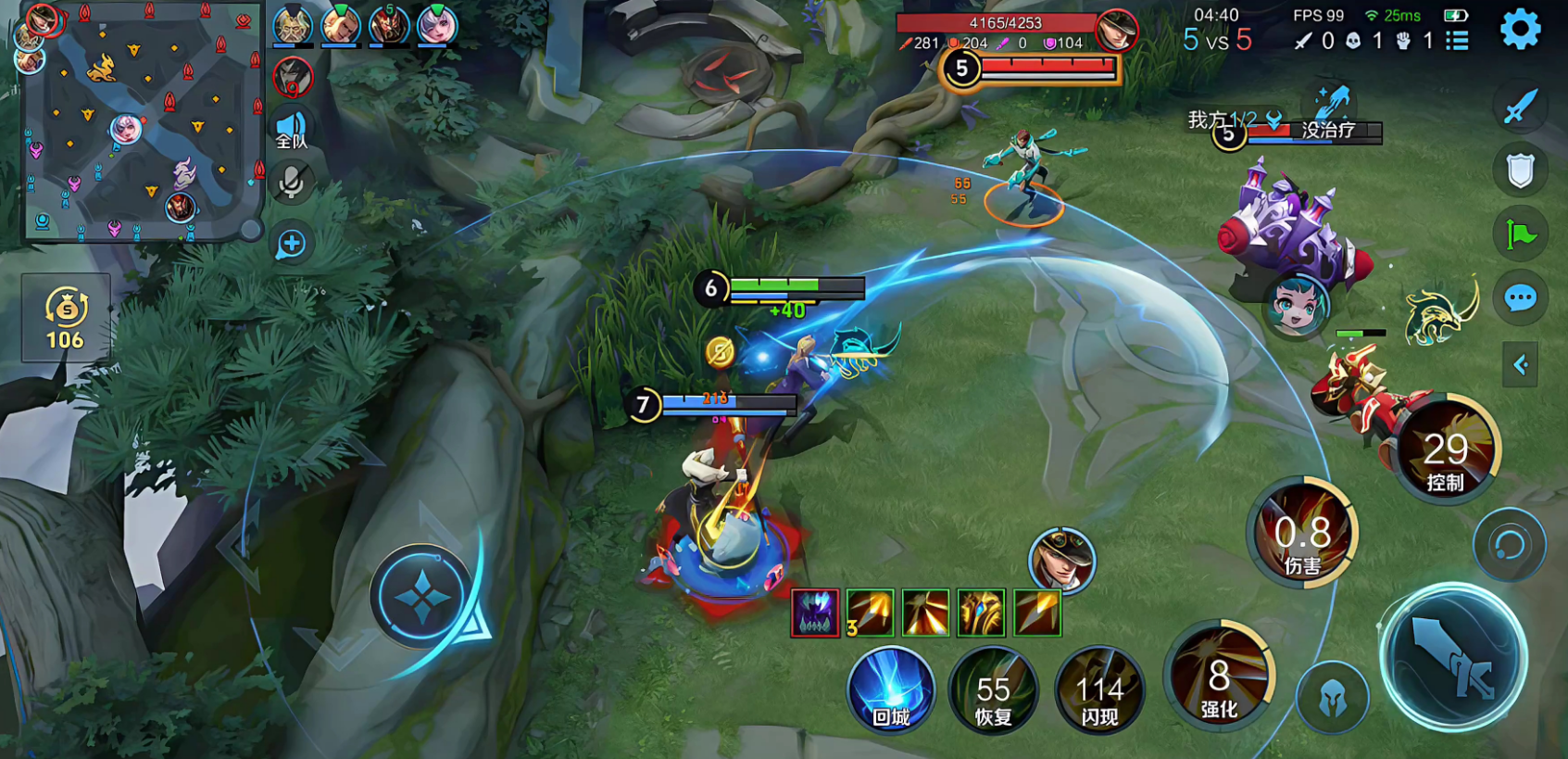
Task: Send the attack signal sword icon
Action: click(x=1520, y=108)
